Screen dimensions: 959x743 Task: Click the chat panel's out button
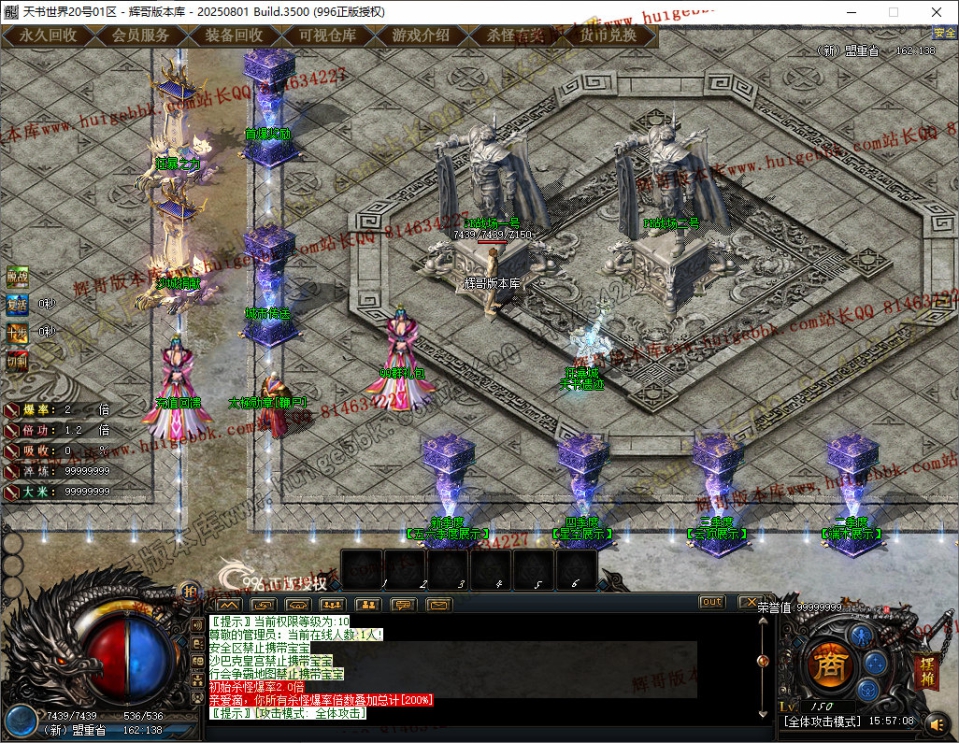pyautogui.click(x=712, y=602)
